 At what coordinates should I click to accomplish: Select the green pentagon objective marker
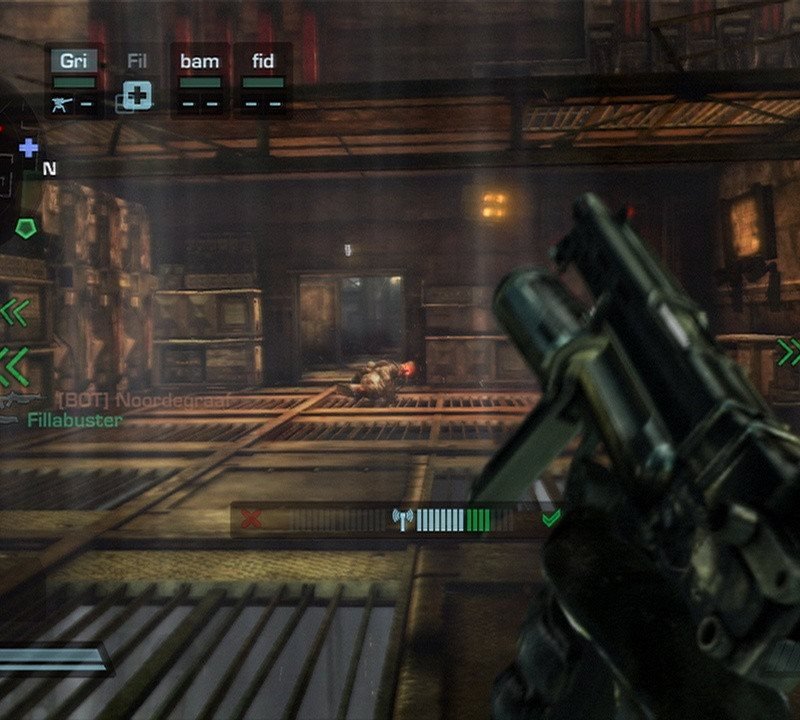(x=26, y=227)
